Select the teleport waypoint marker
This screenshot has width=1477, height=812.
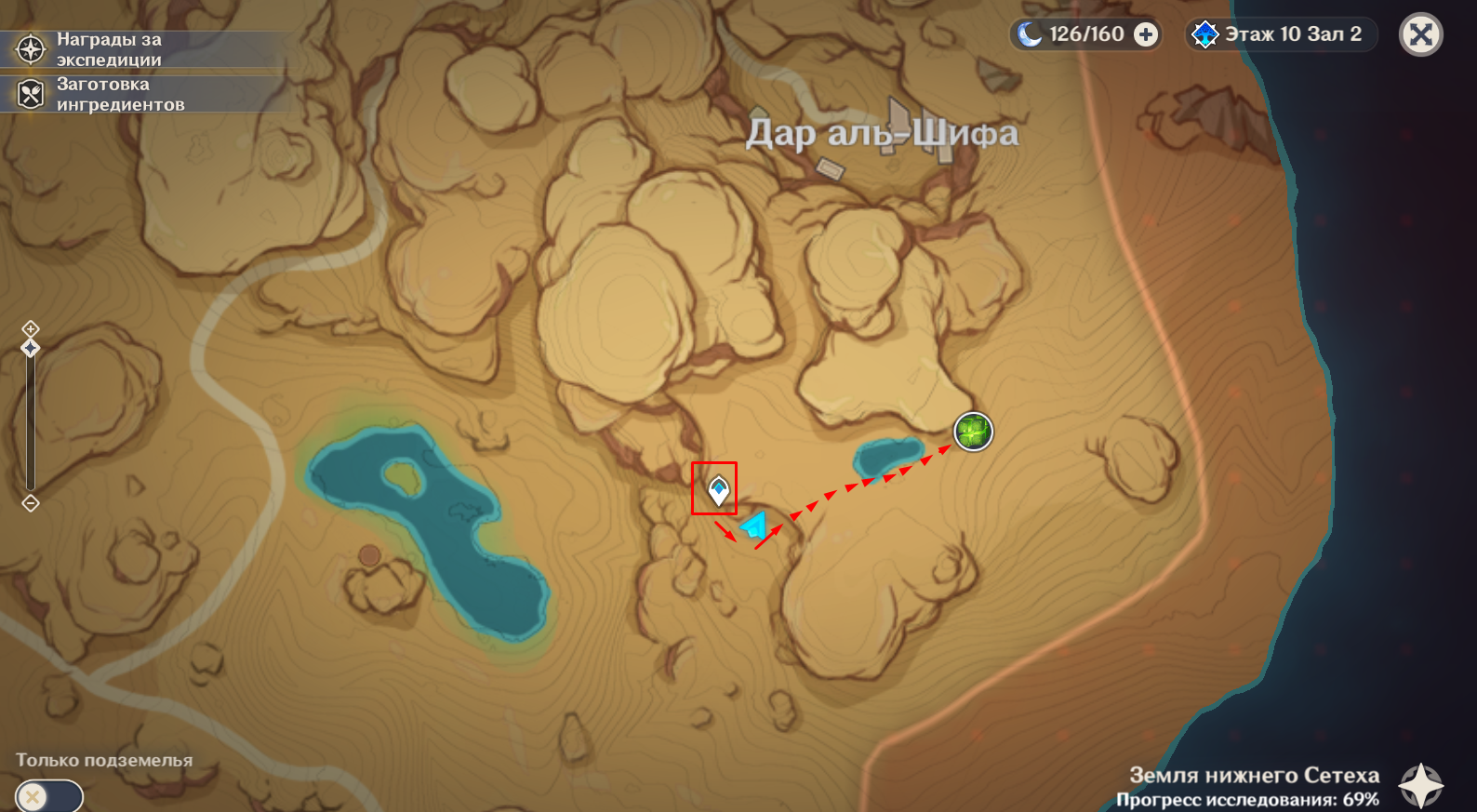pos(718,489)
